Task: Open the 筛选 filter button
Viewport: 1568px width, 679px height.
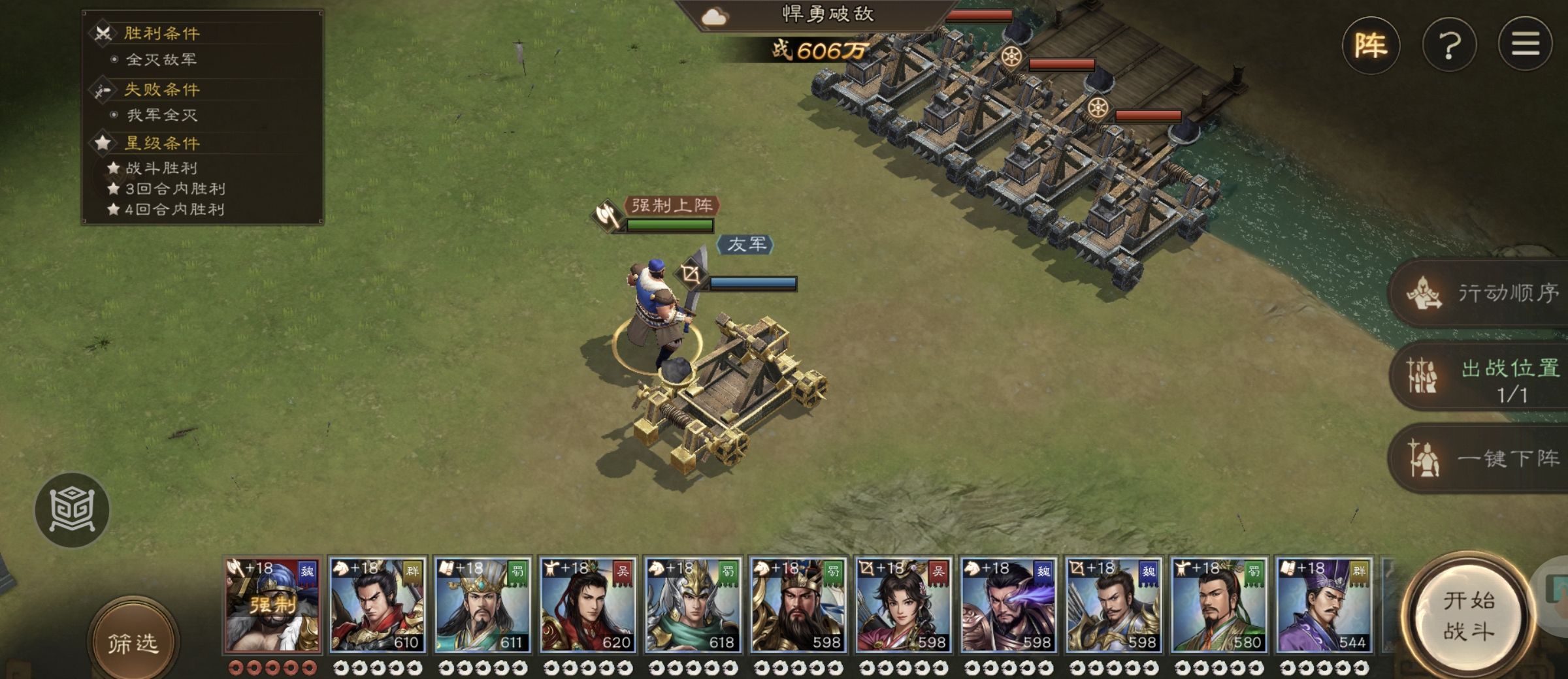Action: tap(133, 643)
